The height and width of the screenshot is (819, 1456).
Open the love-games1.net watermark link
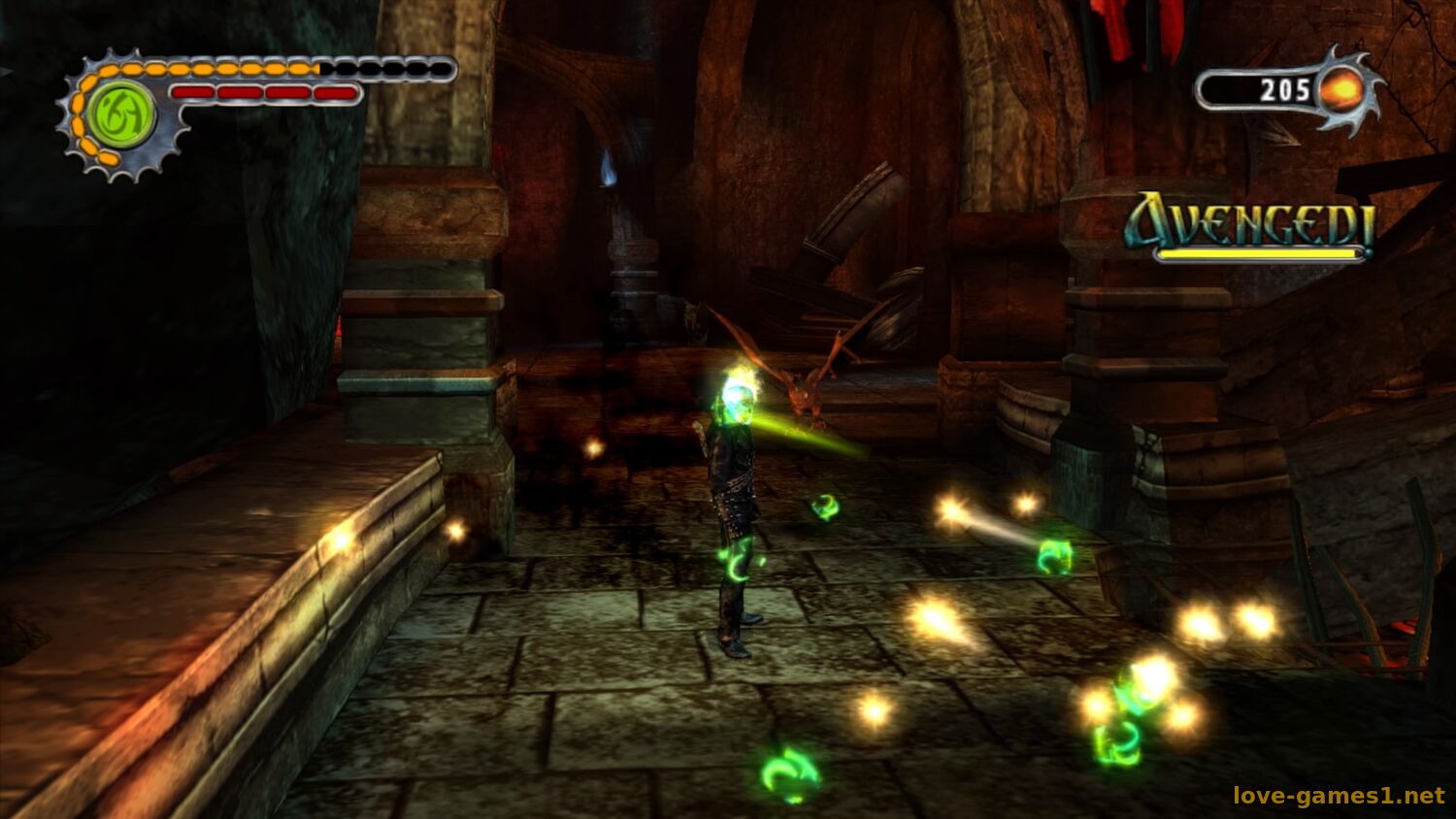[1339, 796]
